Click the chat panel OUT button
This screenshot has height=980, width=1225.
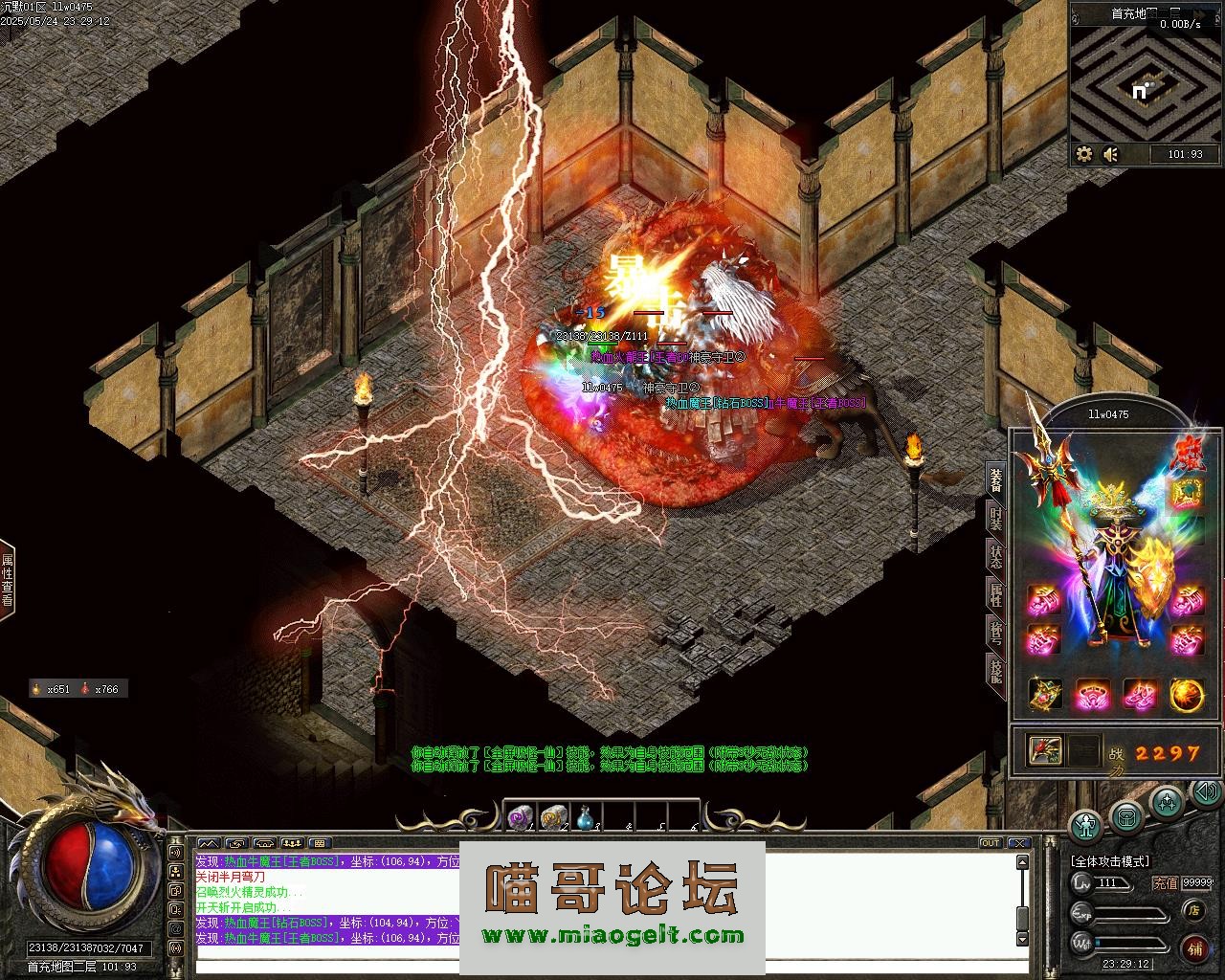pyautogui.click(x=991, y=843)
